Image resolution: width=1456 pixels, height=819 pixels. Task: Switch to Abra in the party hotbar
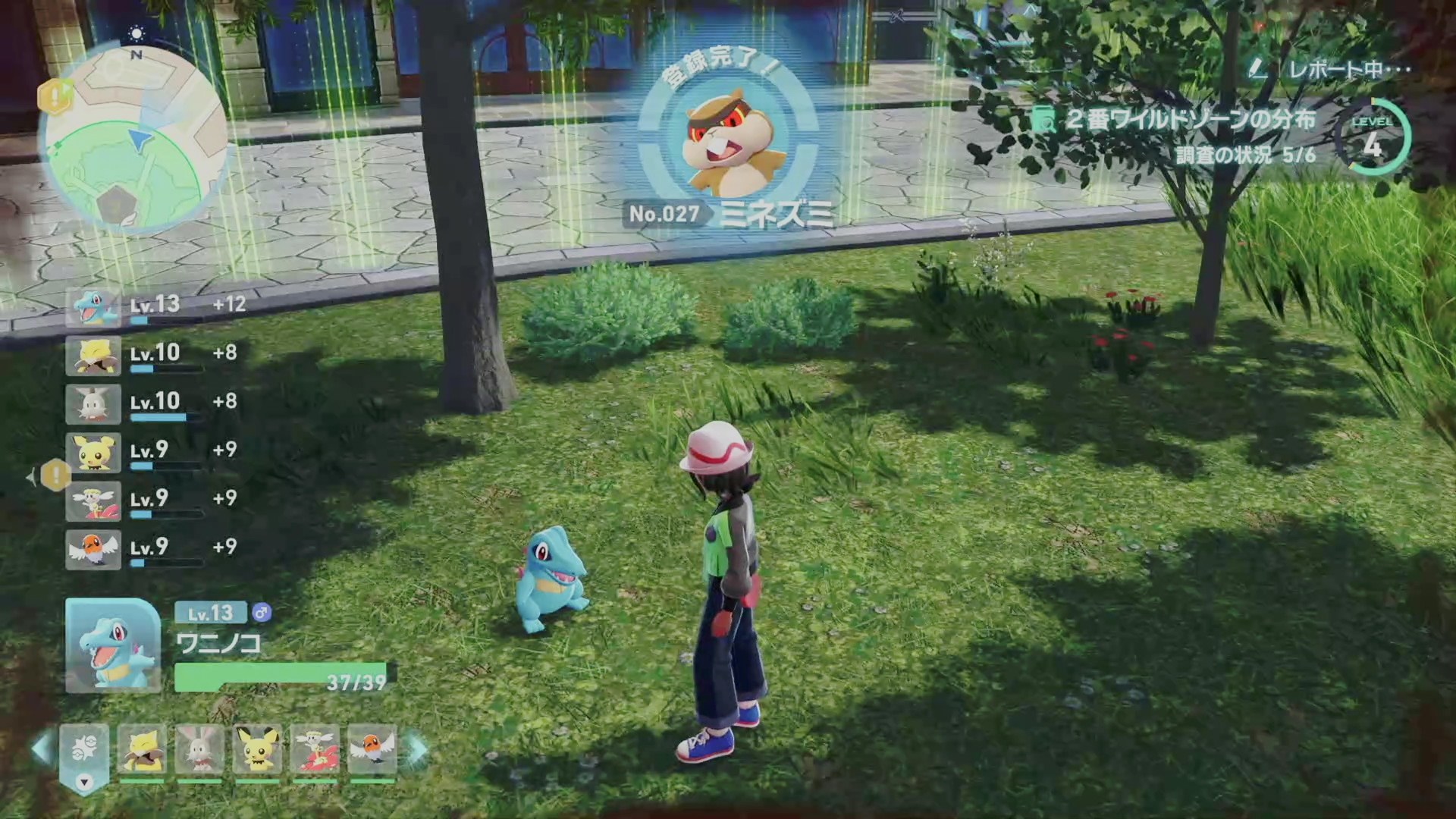tap(142, 749)
